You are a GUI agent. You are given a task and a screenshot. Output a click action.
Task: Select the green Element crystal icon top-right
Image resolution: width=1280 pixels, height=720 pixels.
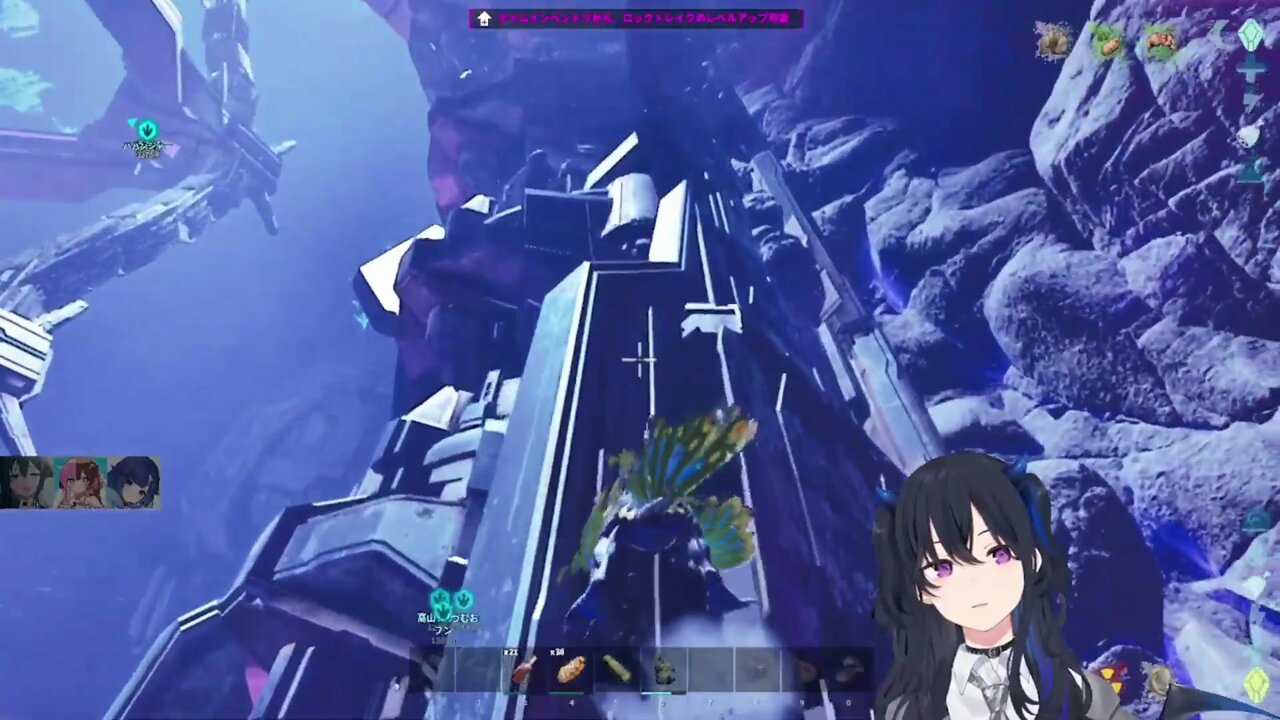pyautogui.click(x=1251, y=38)
